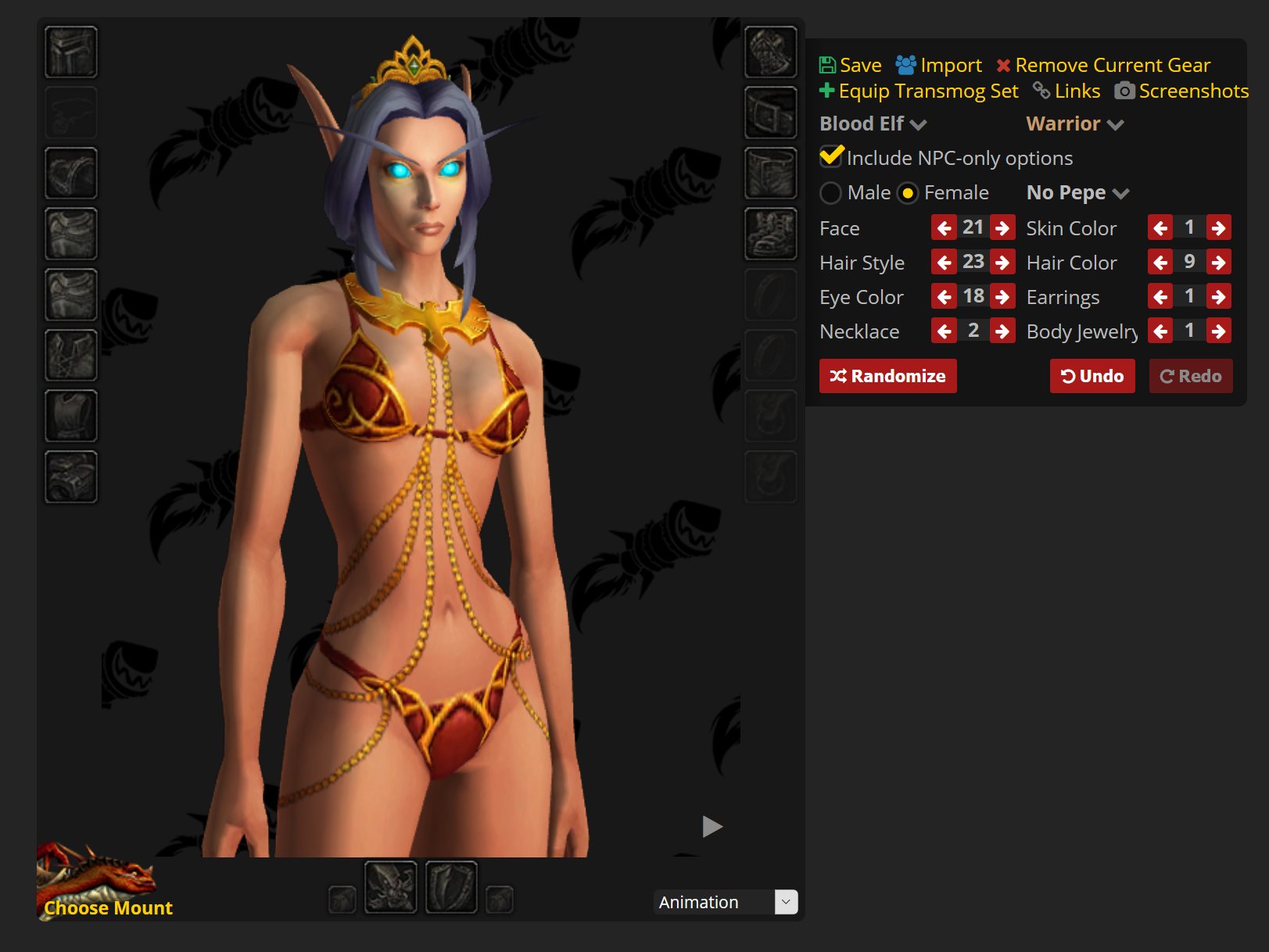Open the boots slot on the right panel

[x=770, y=233]
